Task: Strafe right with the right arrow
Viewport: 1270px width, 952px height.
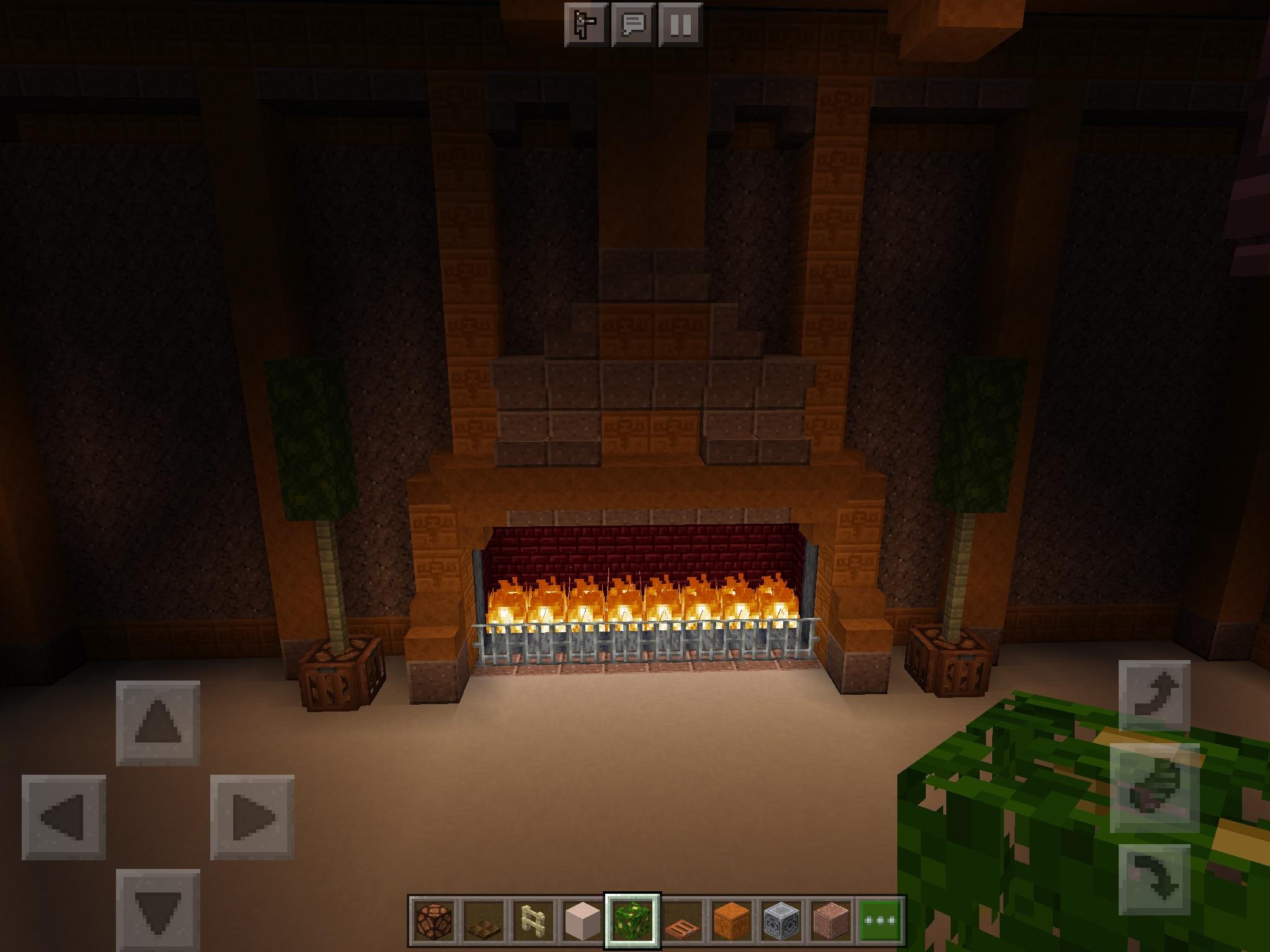Action: point(252,817)
